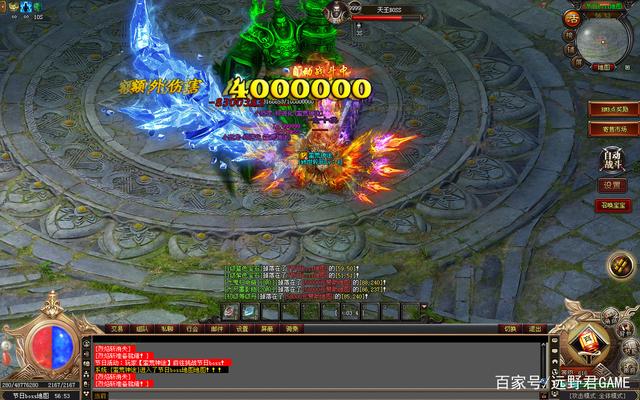This screenshot has width=640, height=400.
Task: Click the blue figure buff icon
Action: pyautogui.click(x=26, y=7)
